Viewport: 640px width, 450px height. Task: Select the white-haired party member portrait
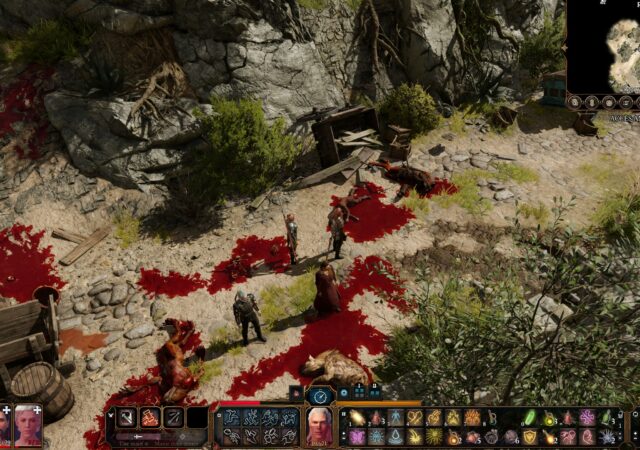pyautogui.click(x=27, y=424)
